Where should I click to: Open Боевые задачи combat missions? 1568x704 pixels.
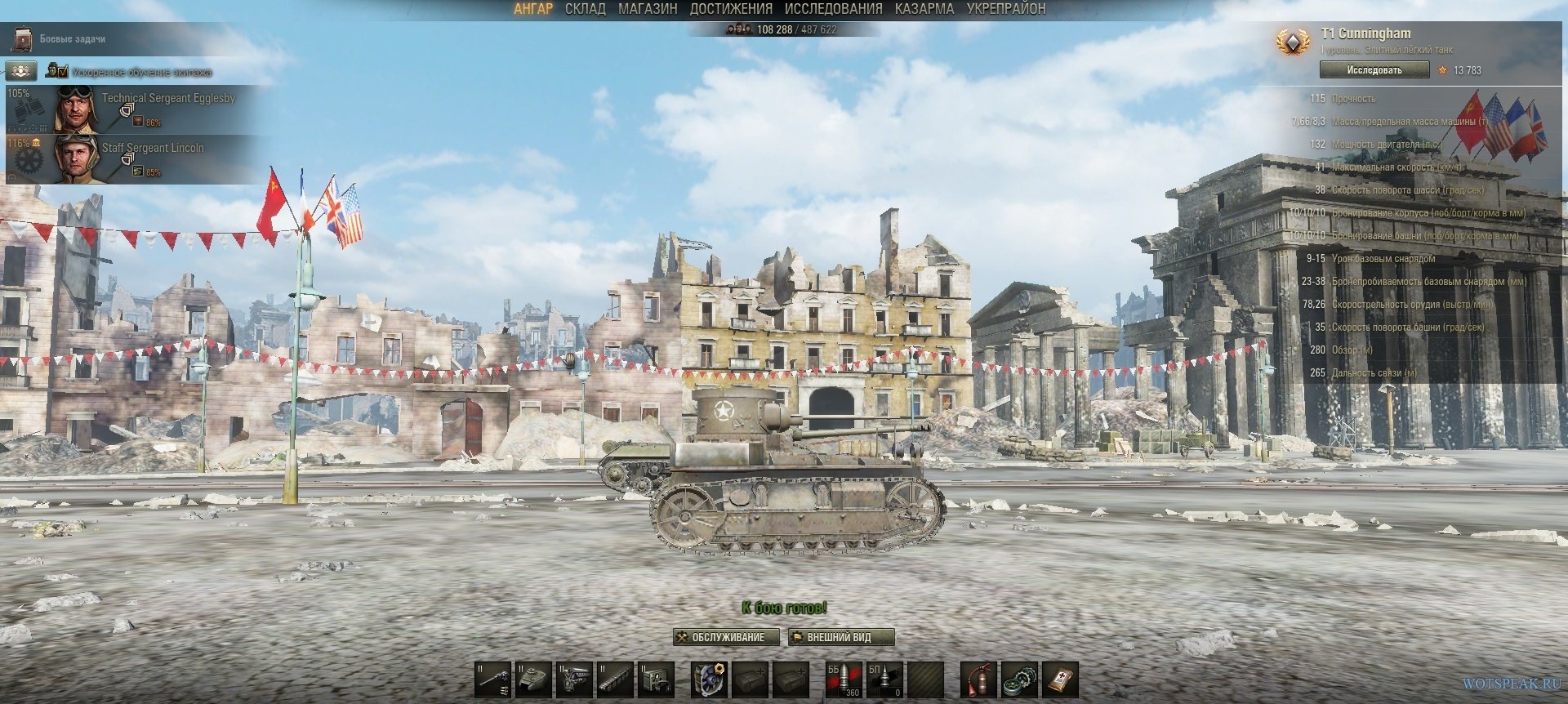pyautogui.click(x=72, y=38)
